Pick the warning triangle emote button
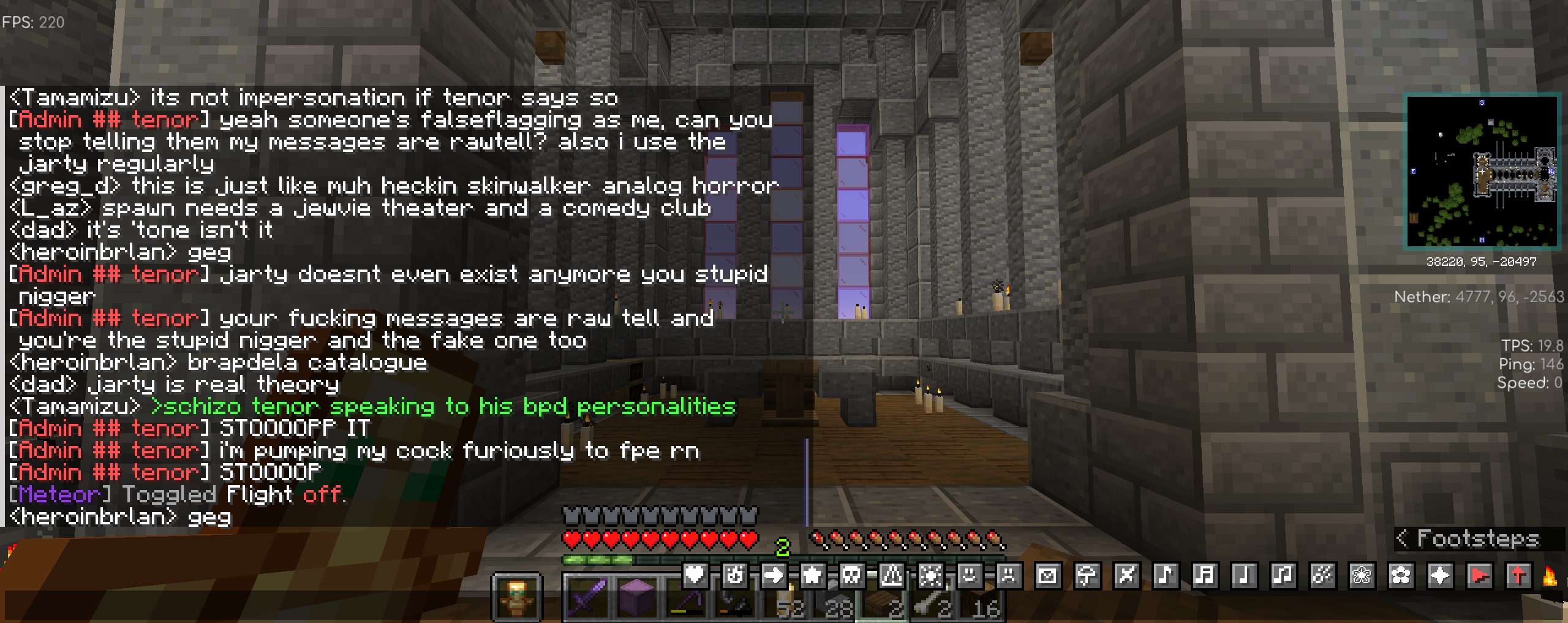Viewport: 1568px width, 623px height. click(x=891, y=575)
